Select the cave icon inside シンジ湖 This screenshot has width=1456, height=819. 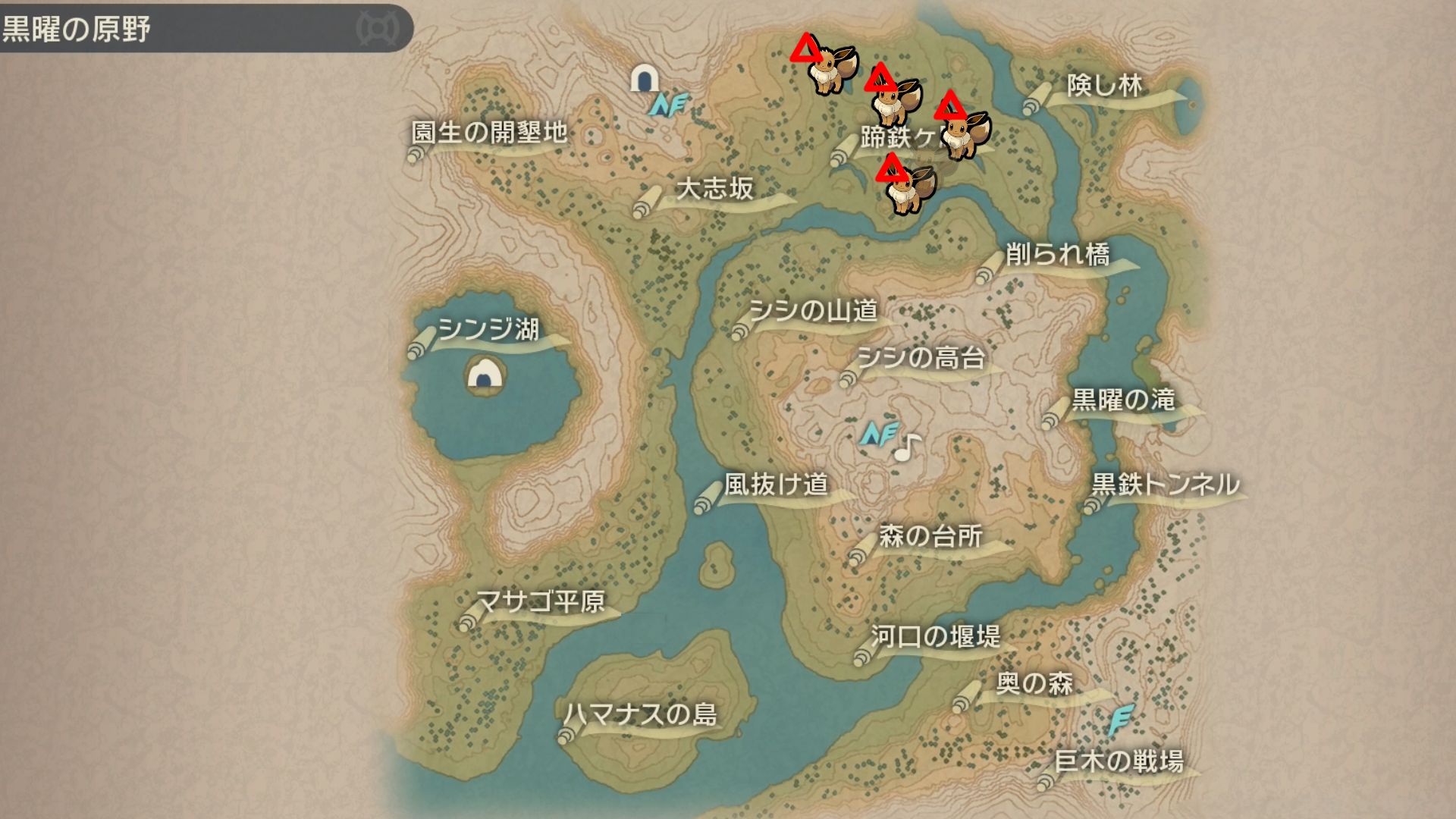coord(485,374)
